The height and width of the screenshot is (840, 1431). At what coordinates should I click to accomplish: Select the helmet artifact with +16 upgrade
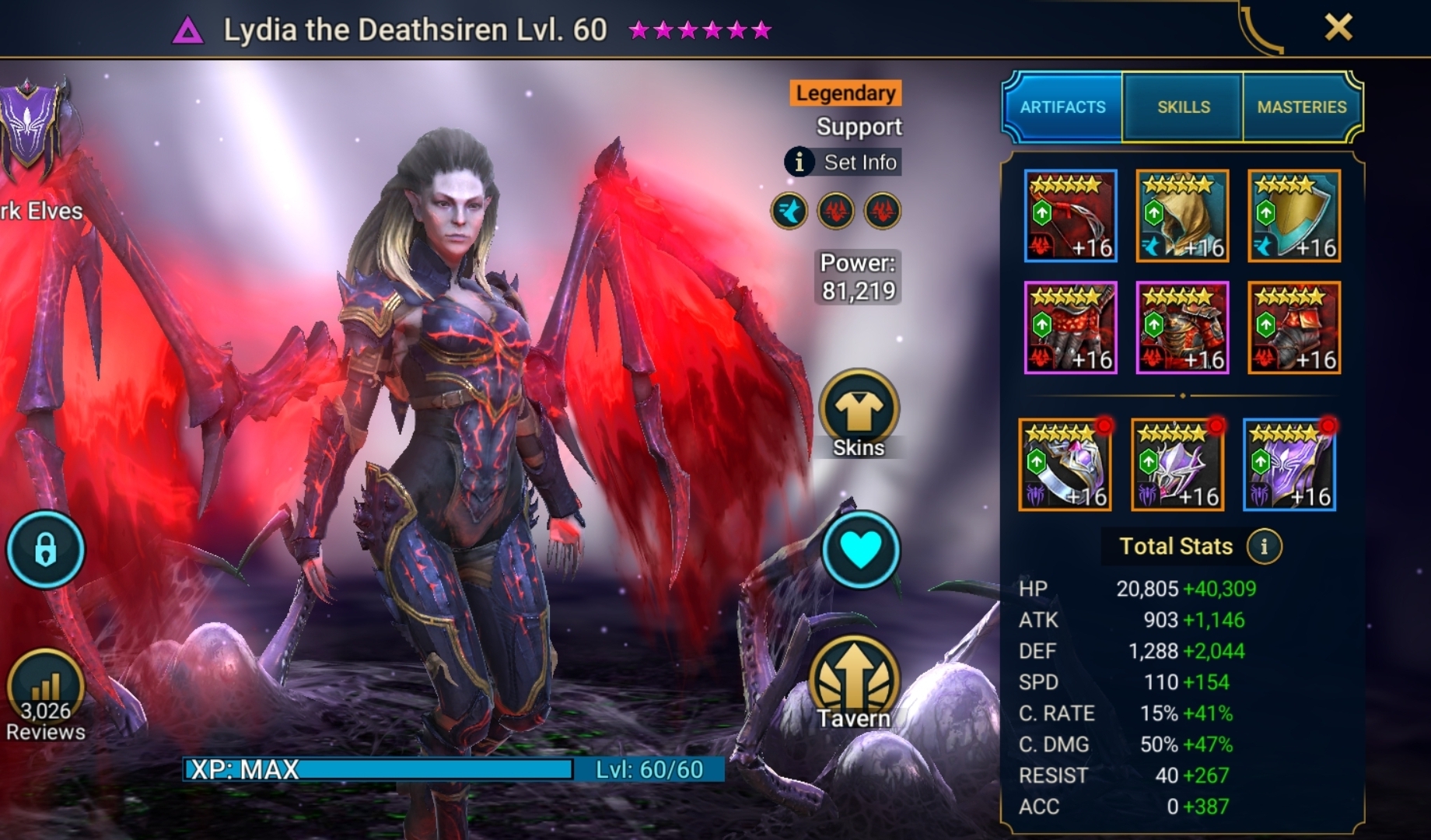coord(1183,216)
